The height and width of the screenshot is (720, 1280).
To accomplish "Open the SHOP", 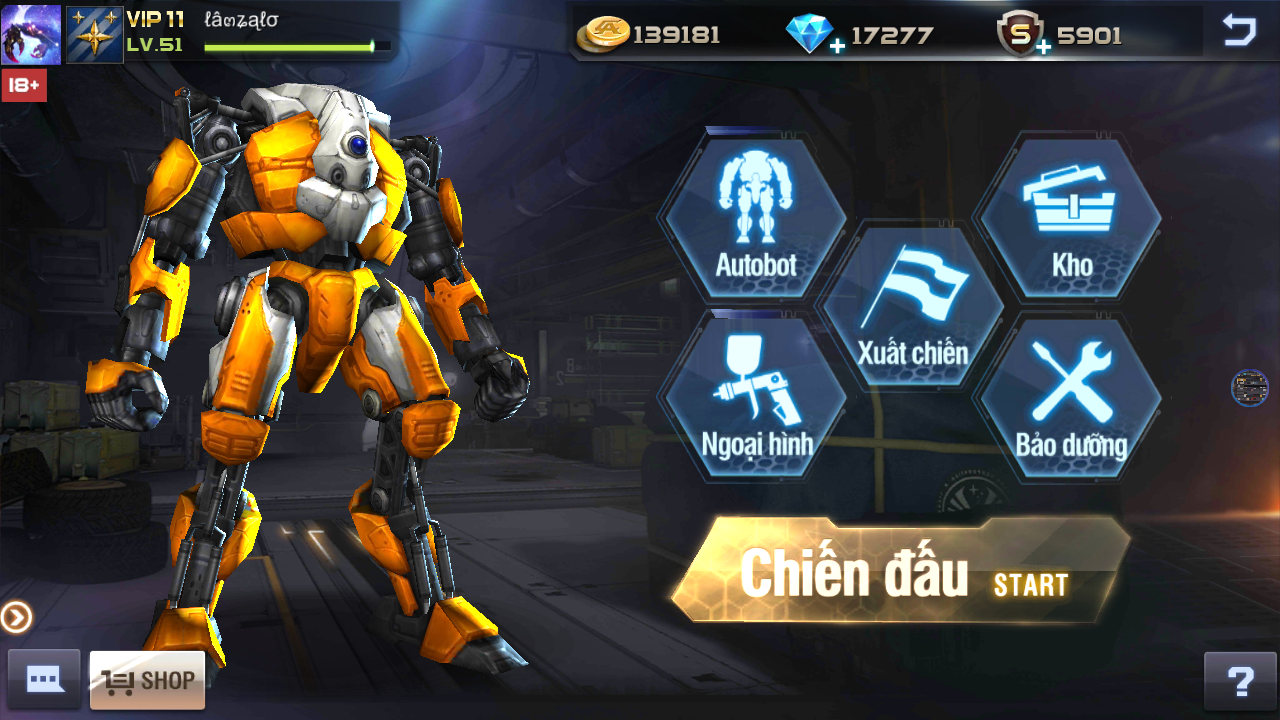I will click(x=147, y=681).
